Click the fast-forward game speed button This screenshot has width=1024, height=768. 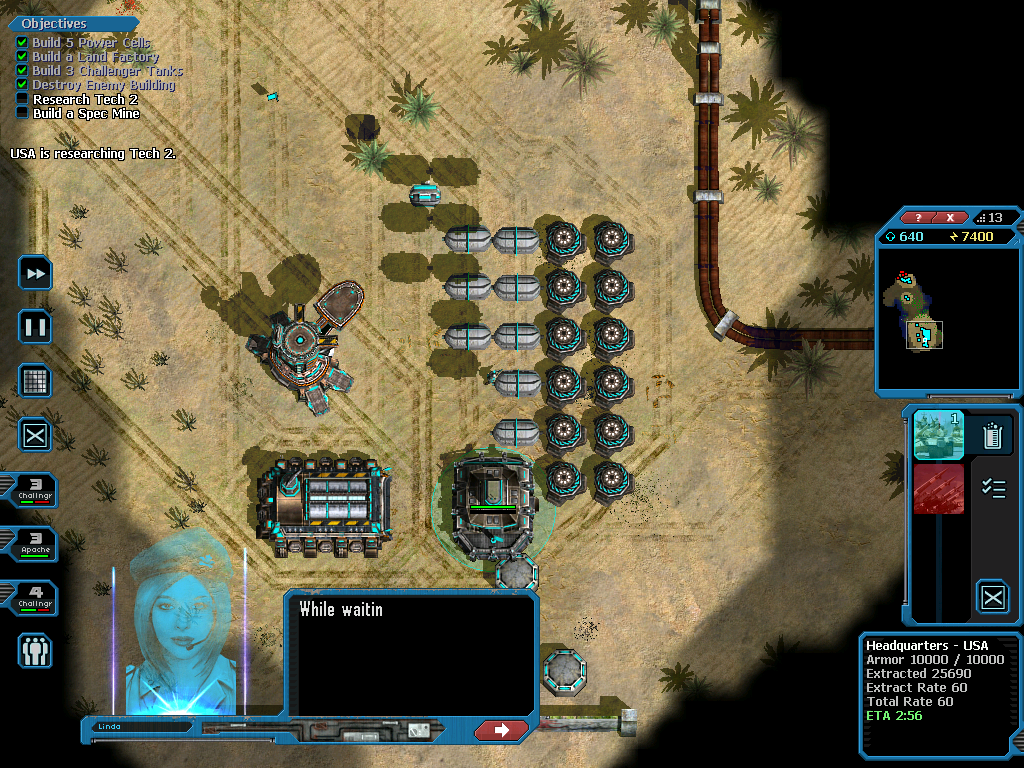coord(35,273)
